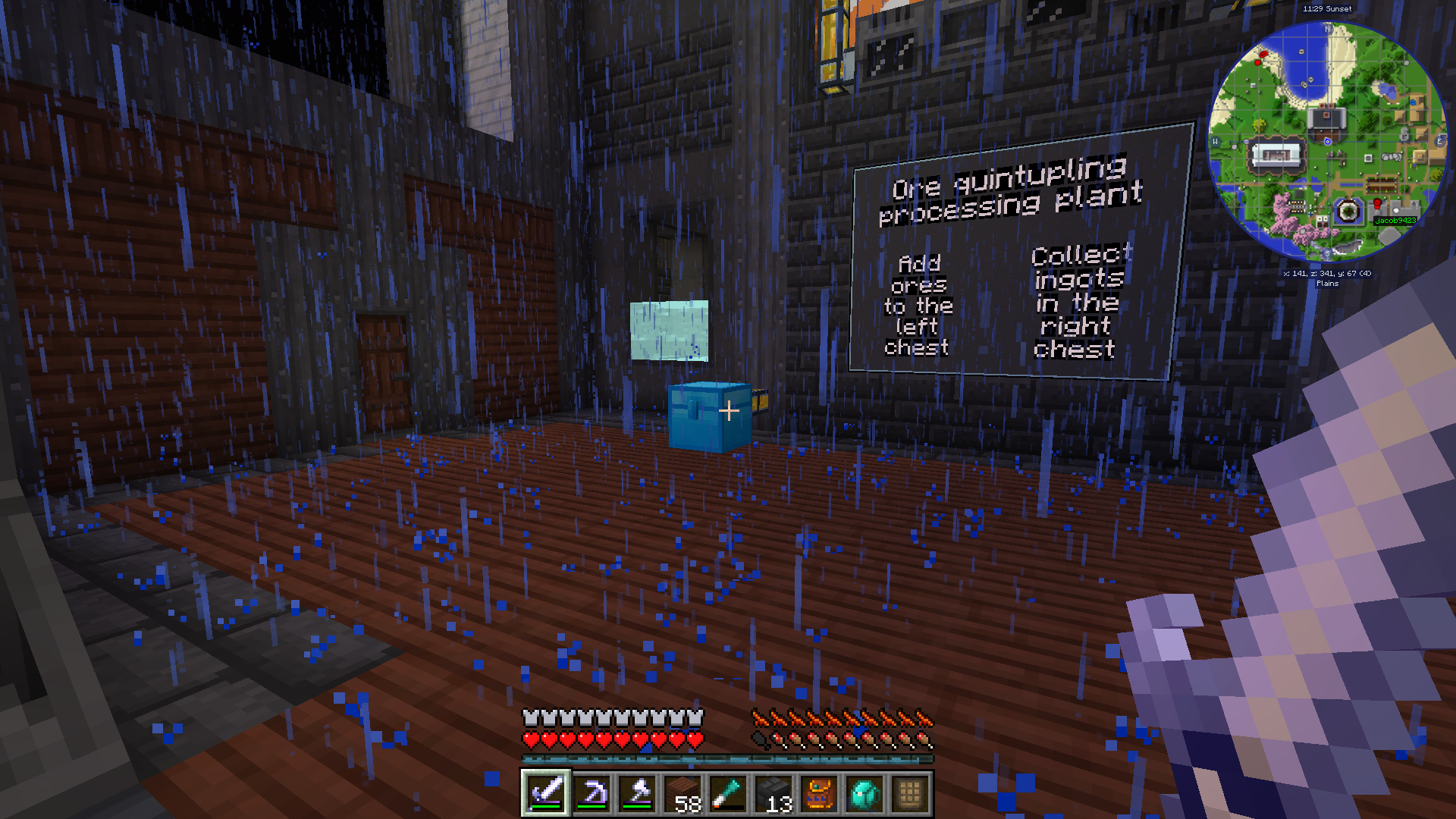Select the tan grid-pattern item slot
1456x819 pixels.
910,793
